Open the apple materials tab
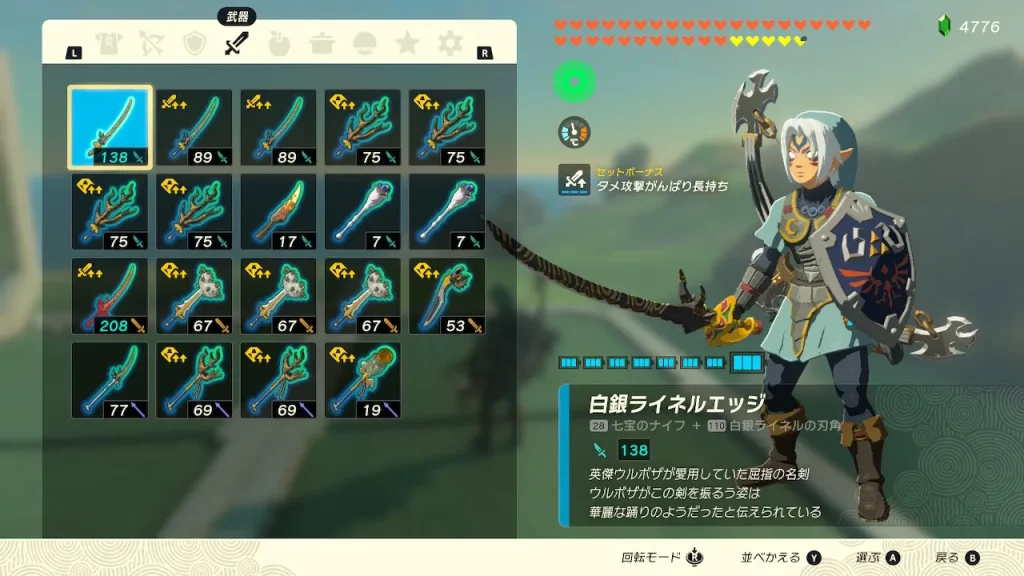The image size is (1024, 576). pyautogui.click(x=279, y=44)
